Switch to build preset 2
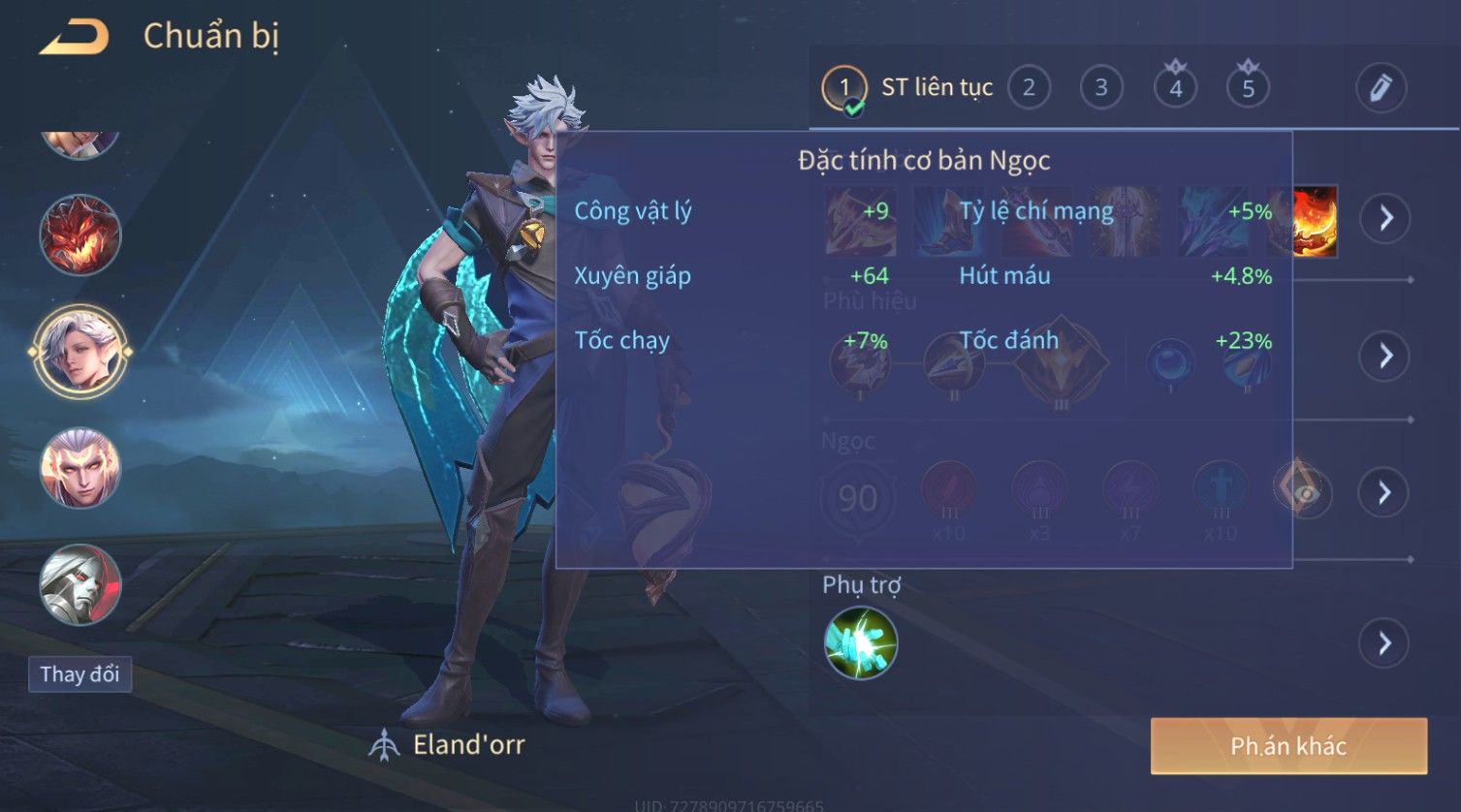Image resolution: width=1461 pixels, height=812 pixels. tap(1029, 88)
